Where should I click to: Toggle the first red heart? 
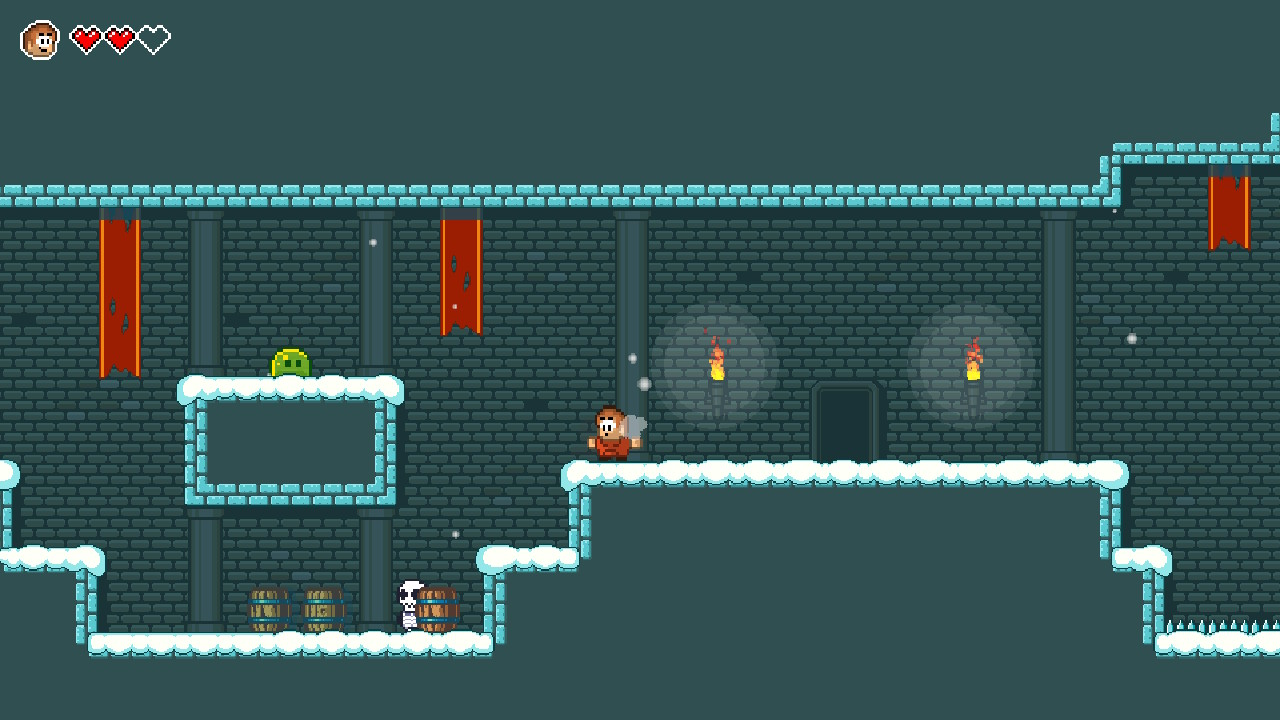(x=88, y=40)
